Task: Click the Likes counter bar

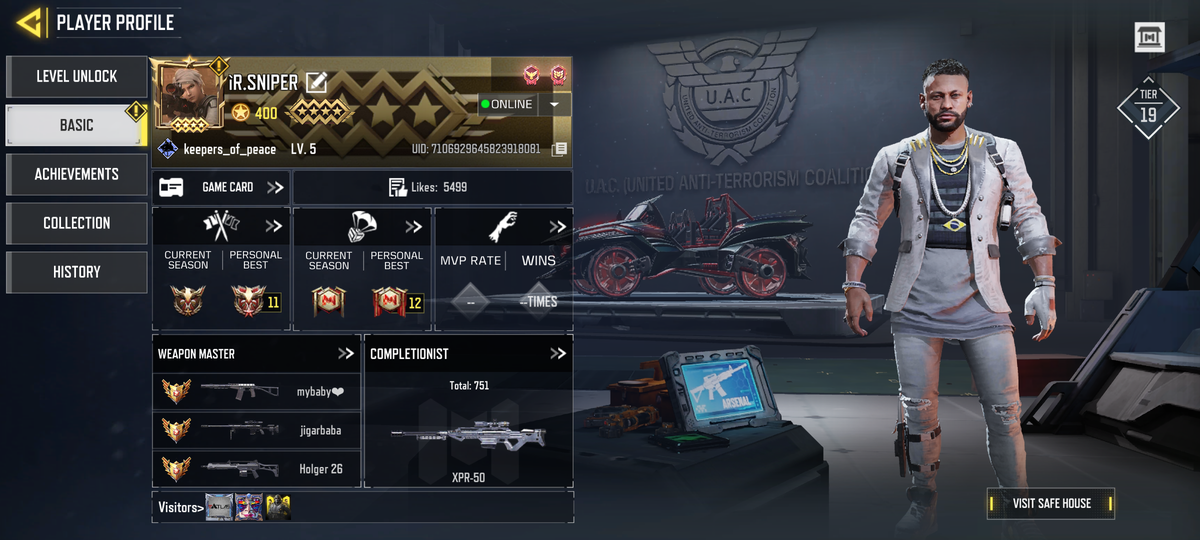Action: click(432, 187)
